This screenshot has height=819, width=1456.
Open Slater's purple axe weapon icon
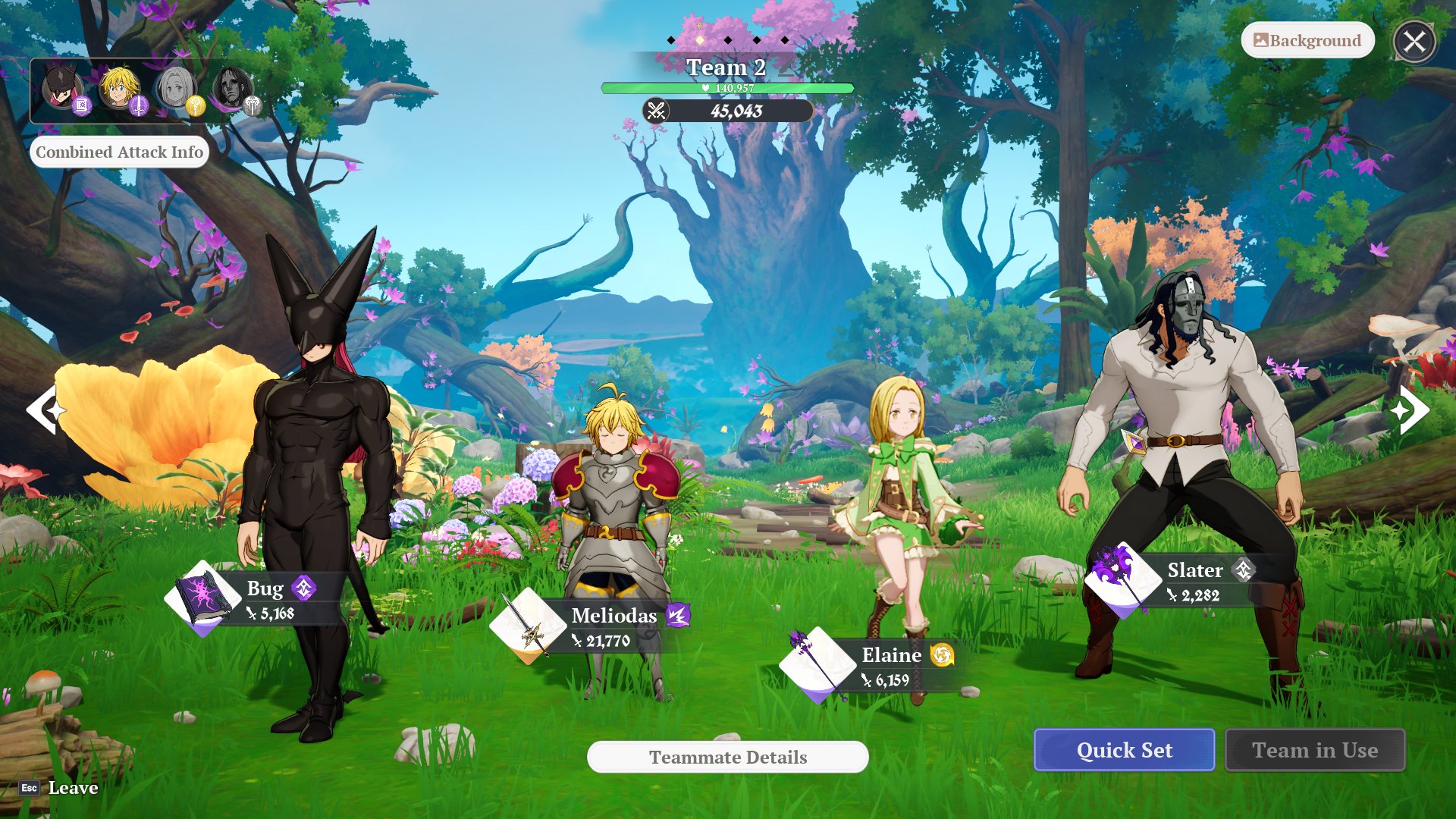point(1122,579)
